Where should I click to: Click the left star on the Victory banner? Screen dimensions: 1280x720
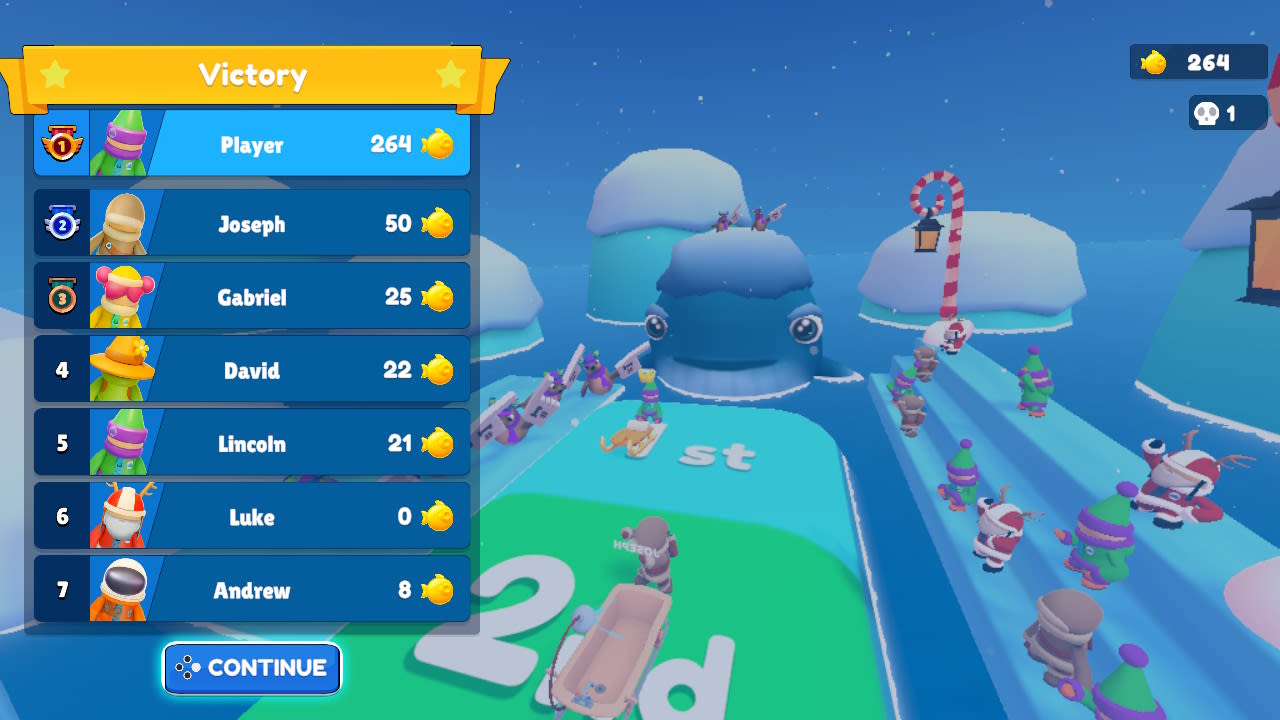(57, 74)
